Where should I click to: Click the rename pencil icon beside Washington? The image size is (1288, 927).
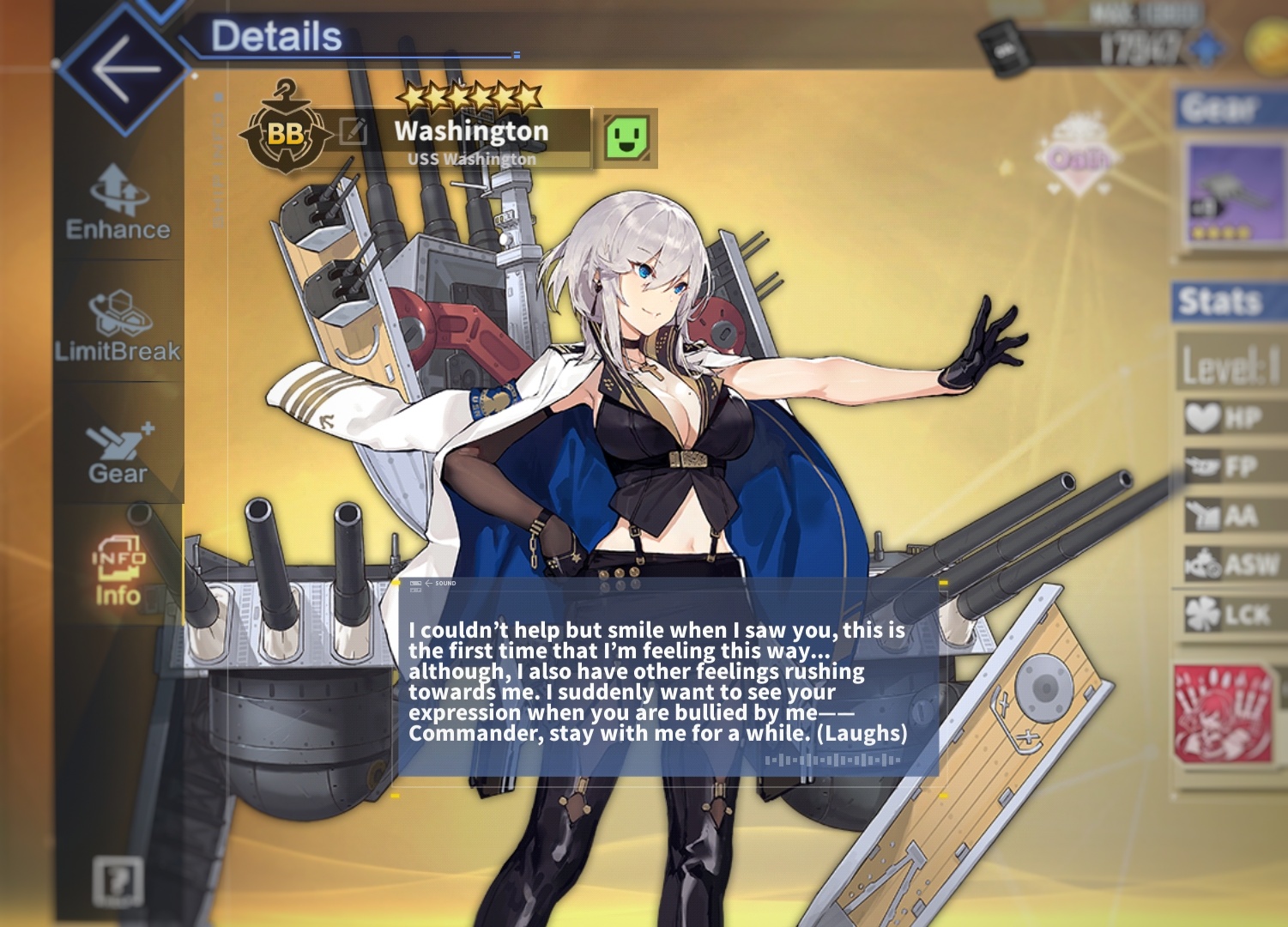354,131
